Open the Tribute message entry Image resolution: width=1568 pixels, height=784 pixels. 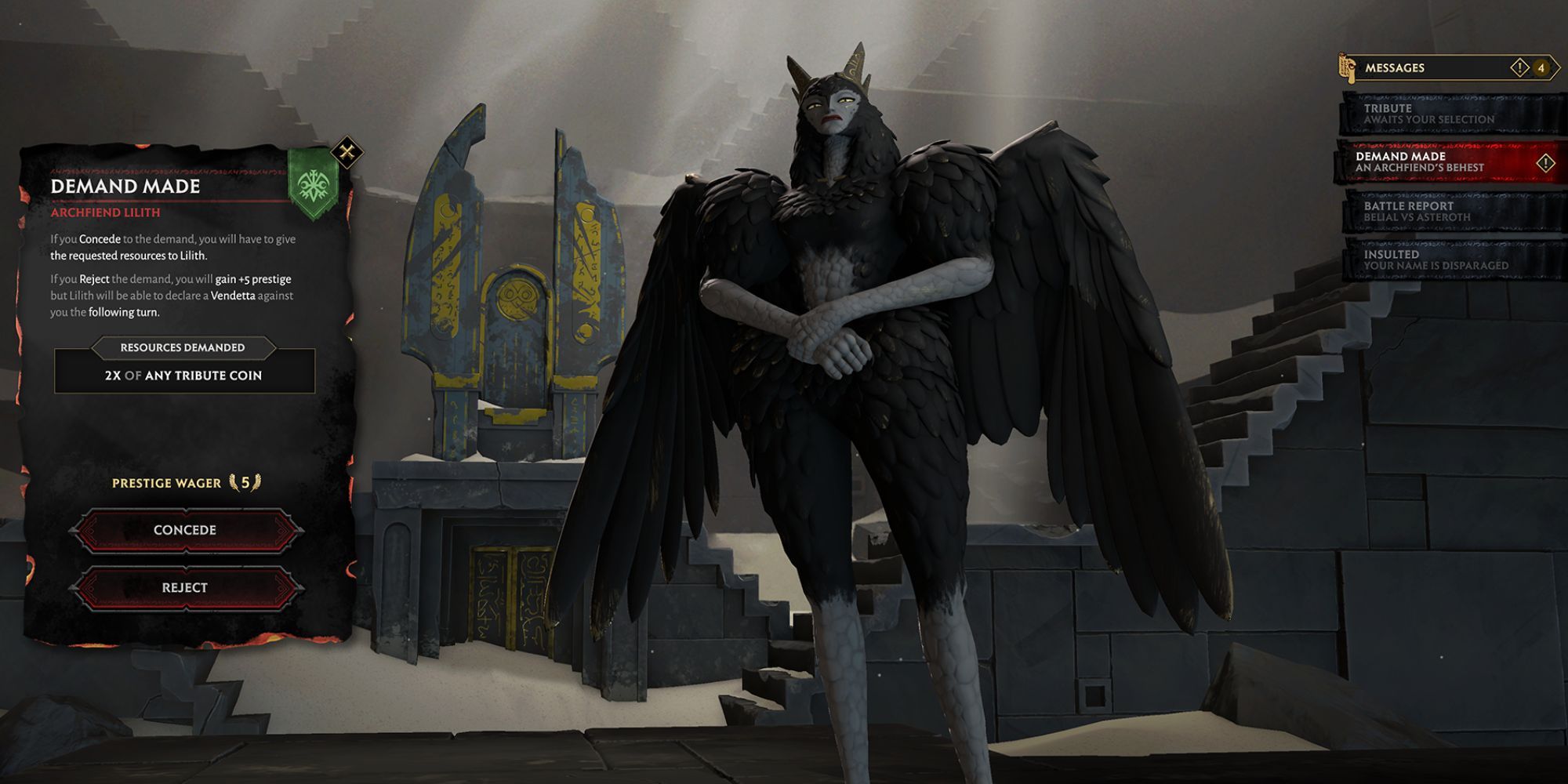(1450, 112)
